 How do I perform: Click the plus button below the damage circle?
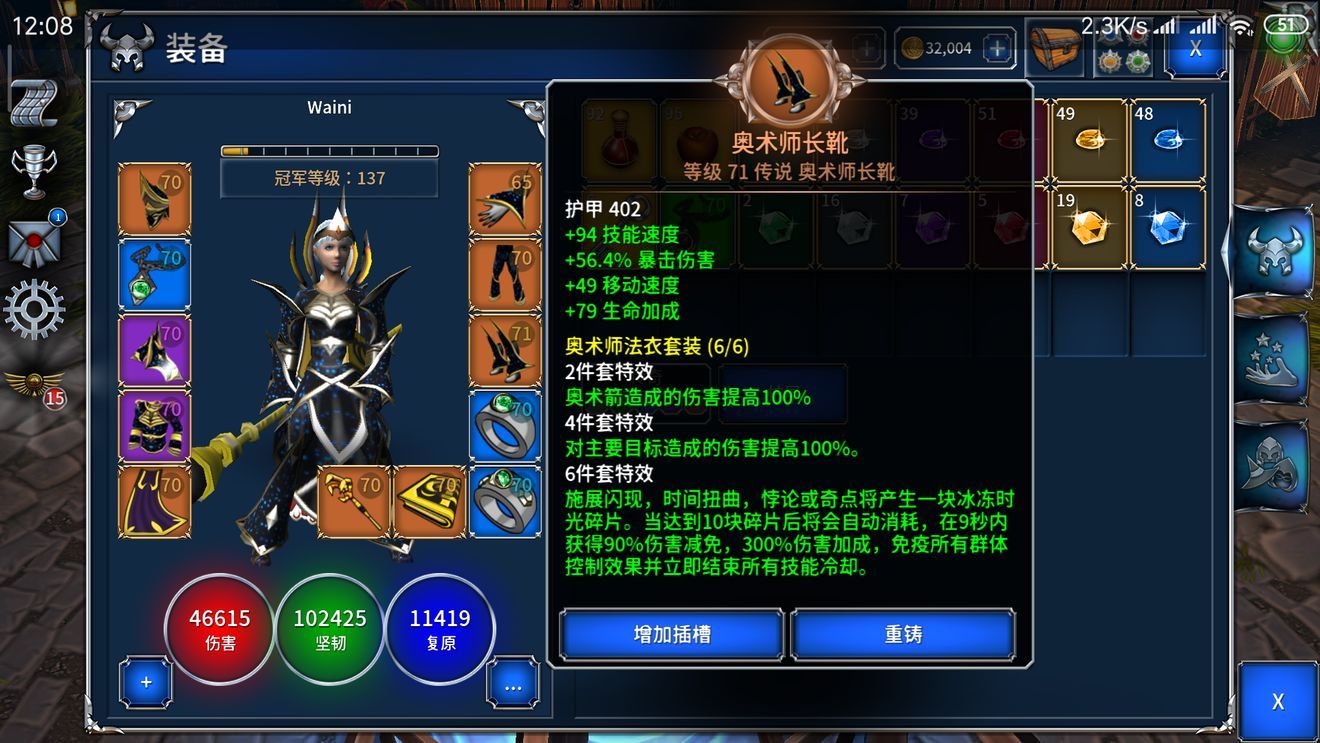coord(146,682)
